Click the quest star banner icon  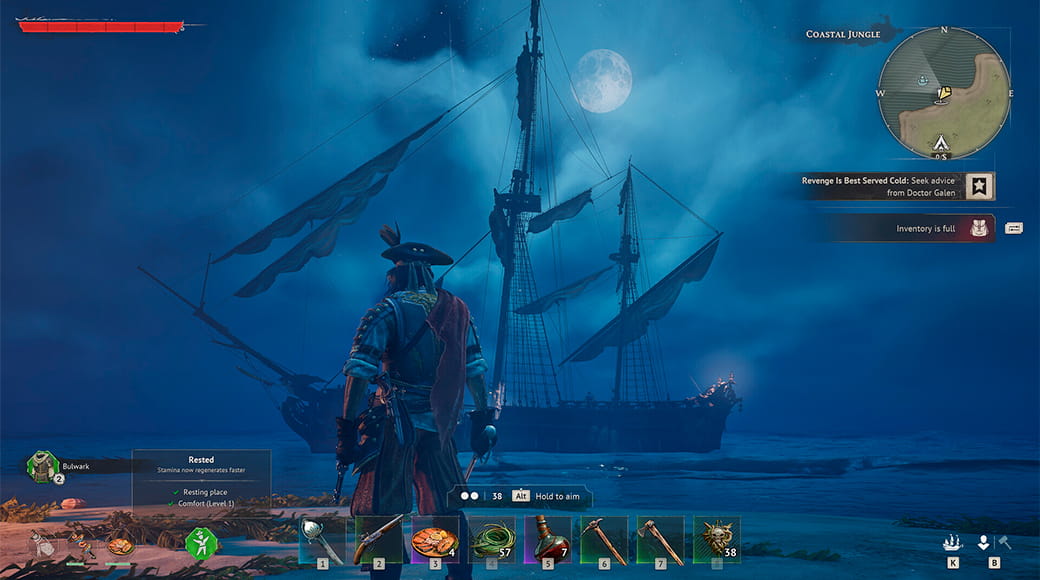pyautogui.click(x=980, y=186)
